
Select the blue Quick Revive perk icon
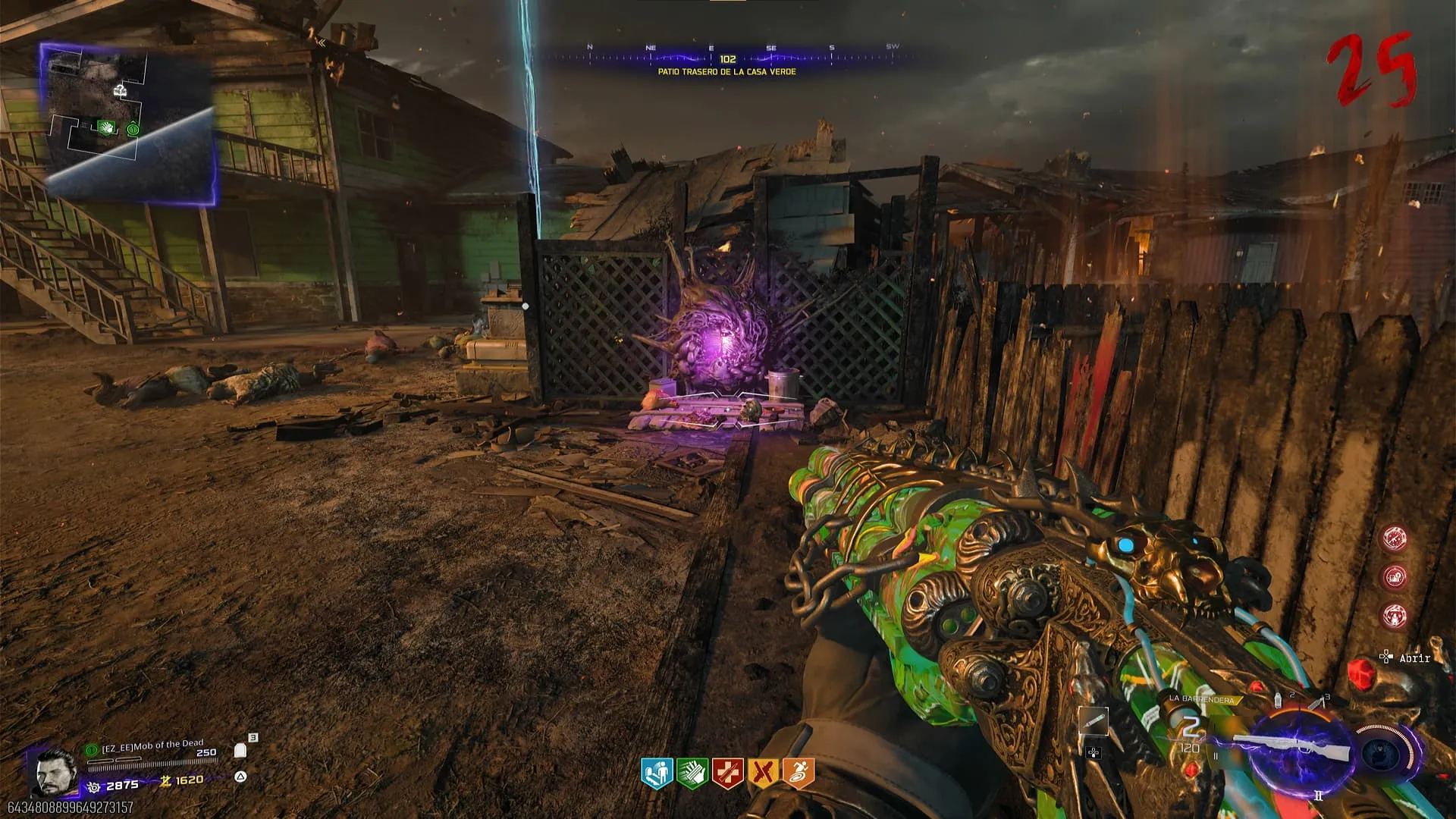pos(657,773)
